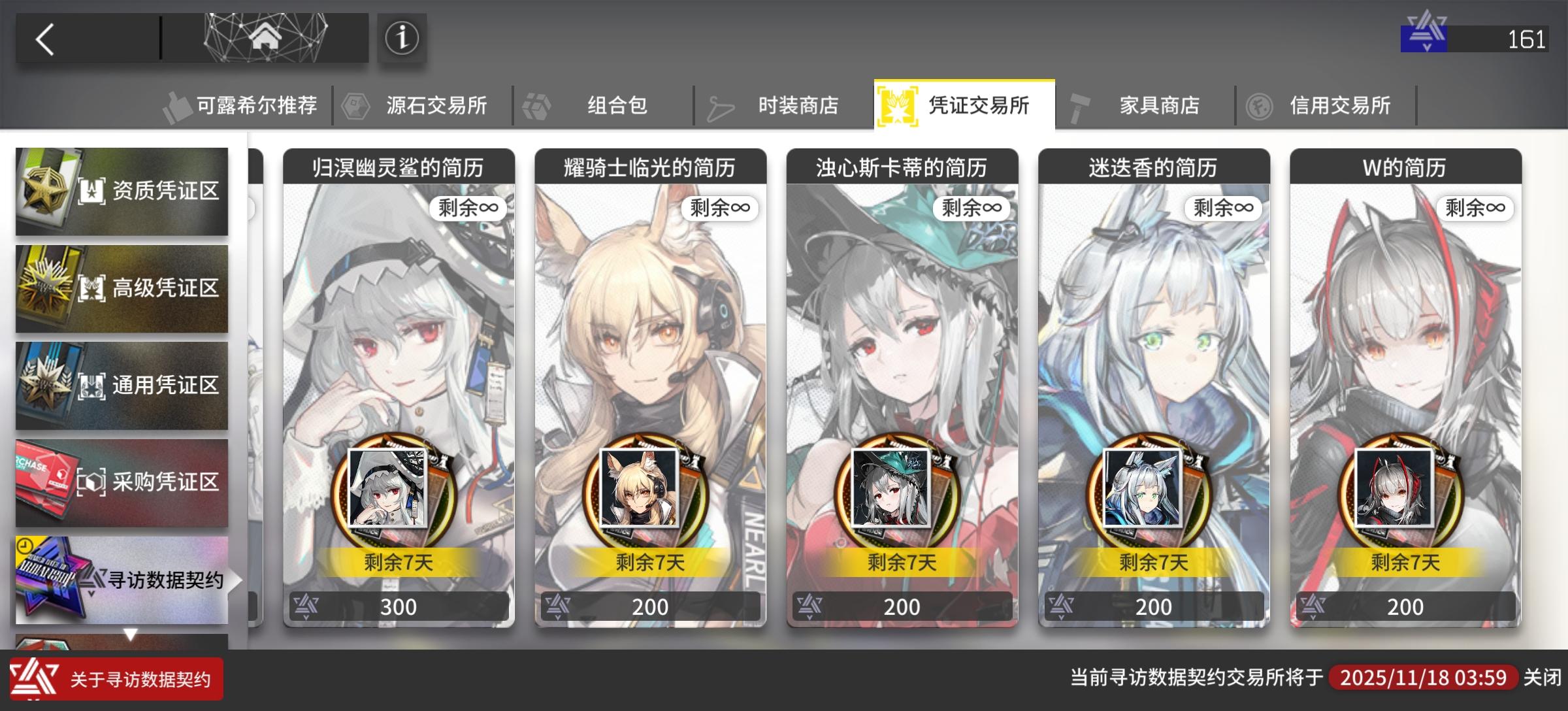Select the 源石交易所 storefront

coord(436,105)
